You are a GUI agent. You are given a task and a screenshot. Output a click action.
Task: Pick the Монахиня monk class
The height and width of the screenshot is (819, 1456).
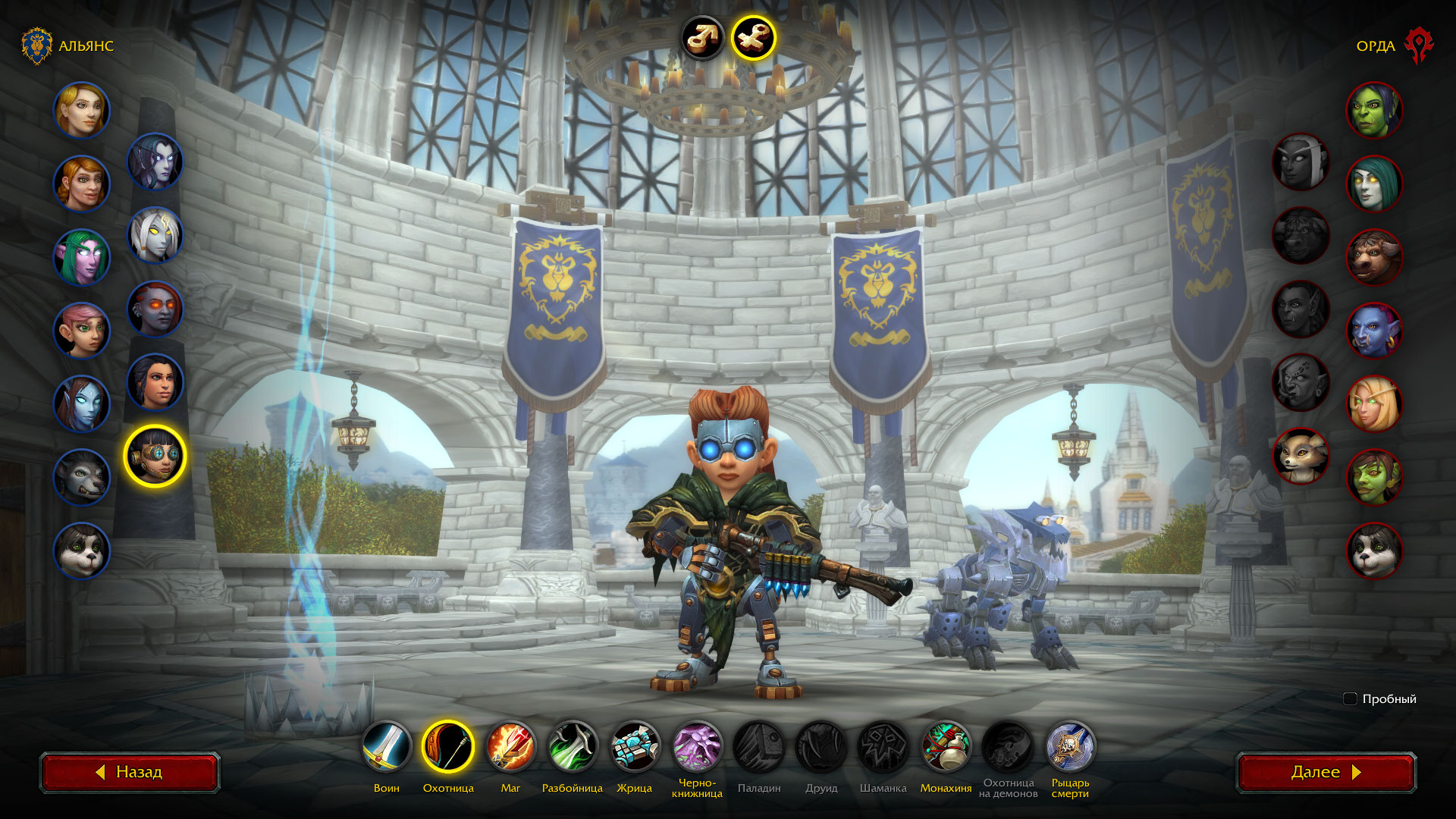click(x=946, y=746)
